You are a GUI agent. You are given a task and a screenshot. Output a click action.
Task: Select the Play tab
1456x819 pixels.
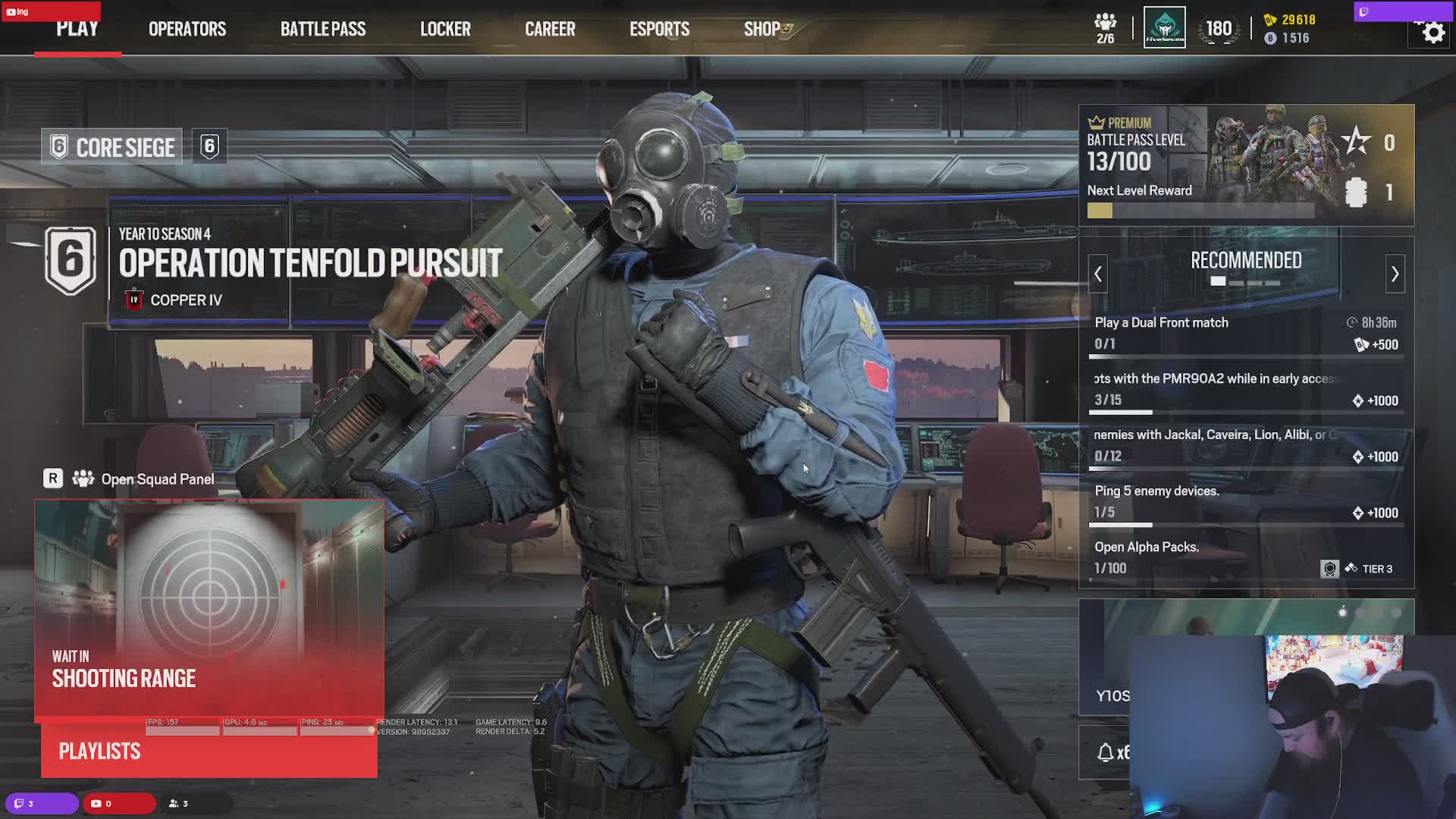(x=77, y=29)
